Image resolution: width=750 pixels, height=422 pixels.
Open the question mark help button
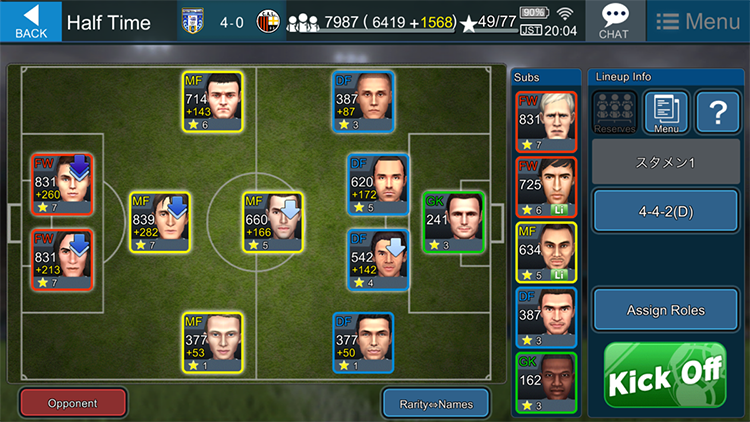[x=716, y=112]
